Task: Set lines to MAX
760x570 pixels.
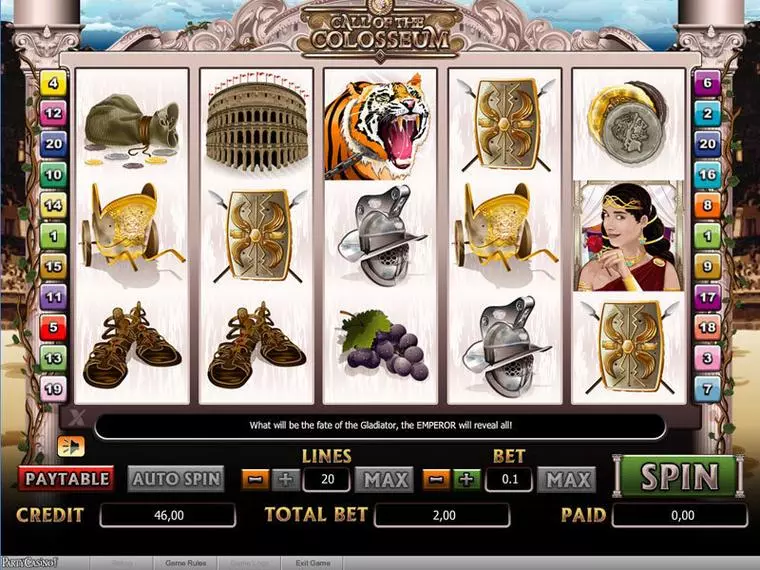Action: tap(385, 479)
